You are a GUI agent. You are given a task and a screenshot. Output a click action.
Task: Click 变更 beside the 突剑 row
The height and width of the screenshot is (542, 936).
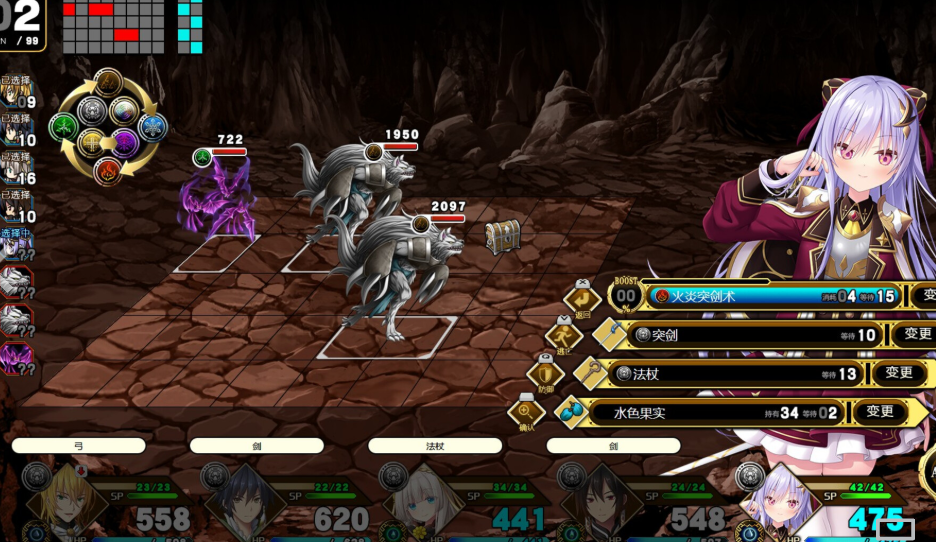point(917,334)
